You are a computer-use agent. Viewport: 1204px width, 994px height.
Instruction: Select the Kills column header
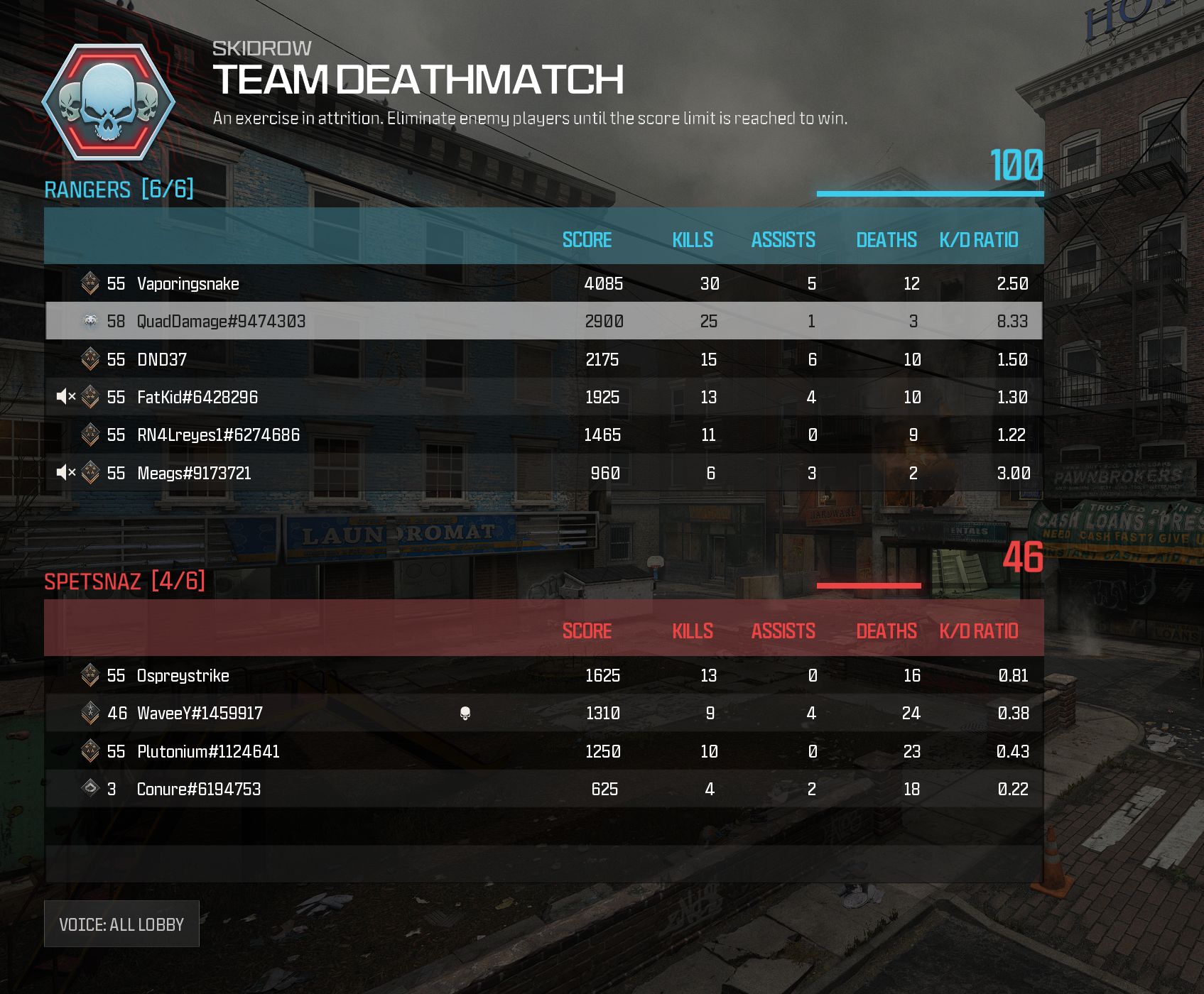click(692, 240)
